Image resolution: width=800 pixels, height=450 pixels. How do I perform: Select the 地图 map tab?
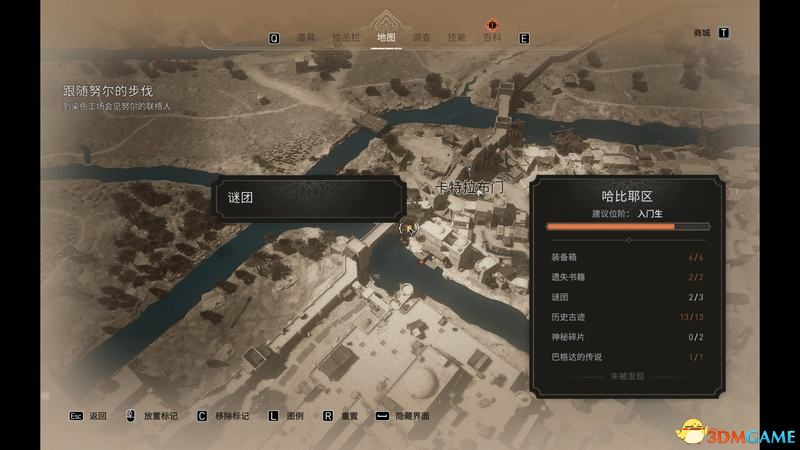coord(386,38)
